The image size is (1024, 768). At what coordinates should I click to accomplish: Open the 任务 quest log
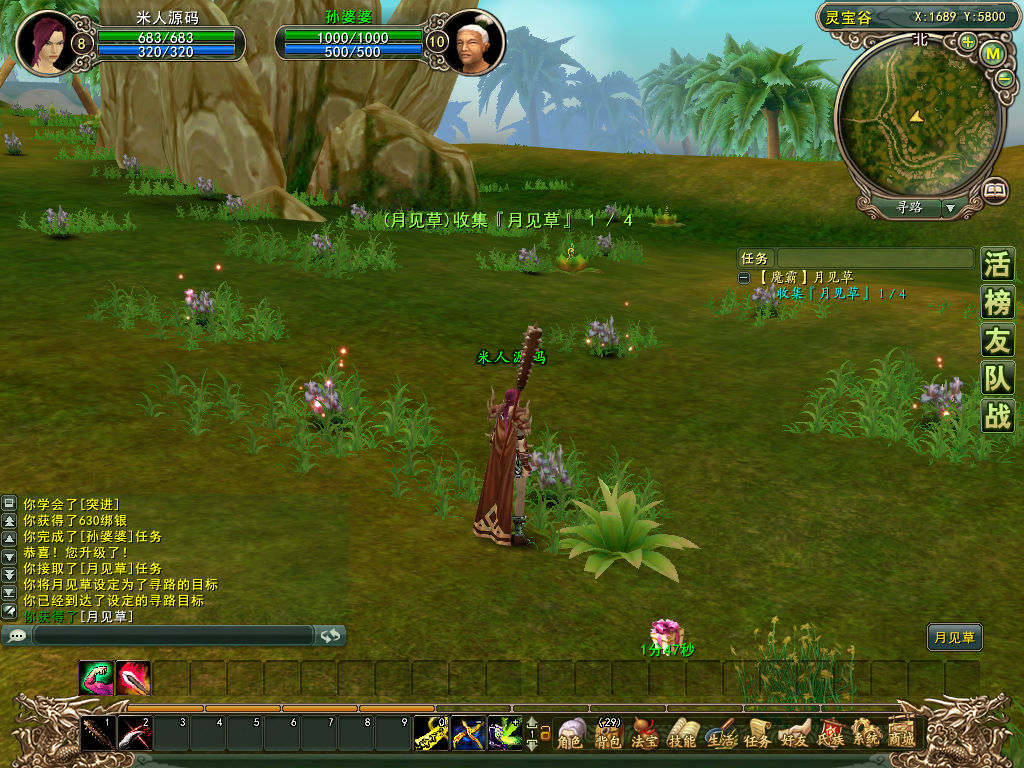click(757, 735)
